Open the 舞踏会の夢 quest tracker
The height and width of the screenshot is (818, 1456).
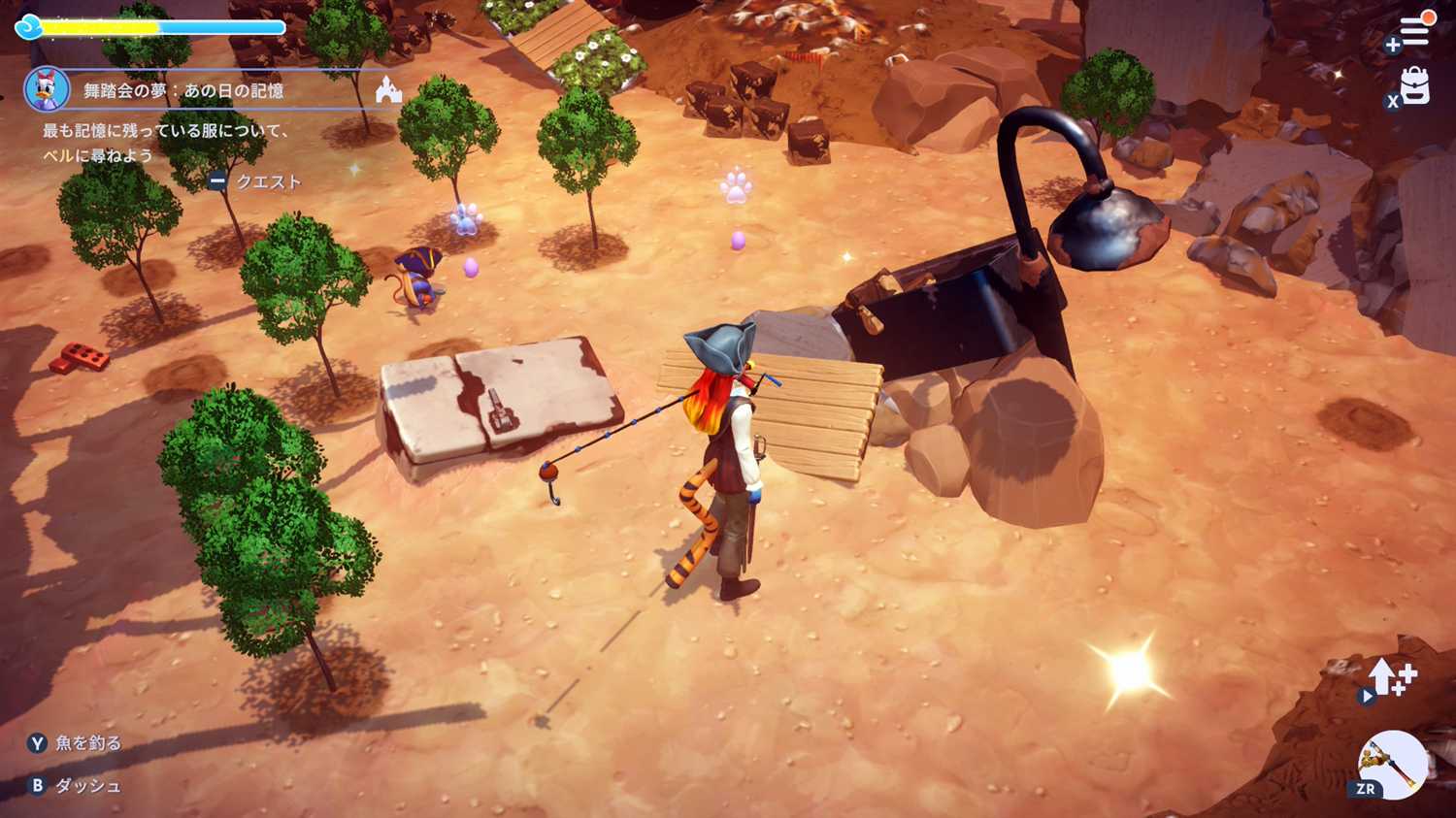tap(183, 90)
